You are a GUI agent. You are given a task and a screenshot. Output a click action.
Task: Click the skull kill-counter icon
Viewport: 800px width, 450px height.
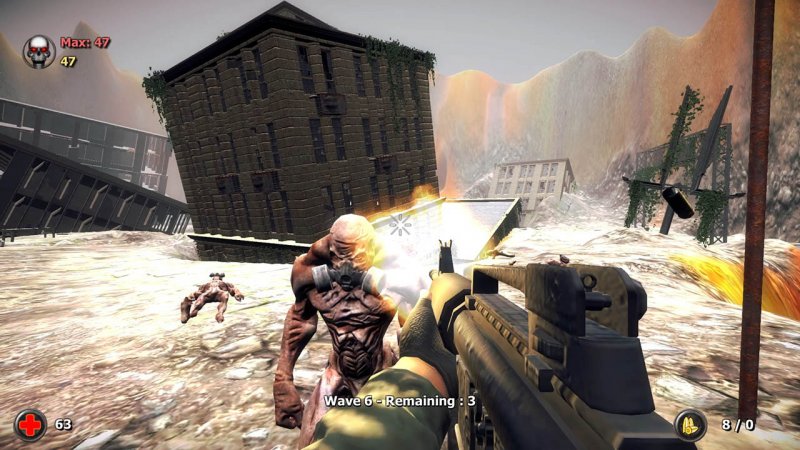[x=40, y=51]
